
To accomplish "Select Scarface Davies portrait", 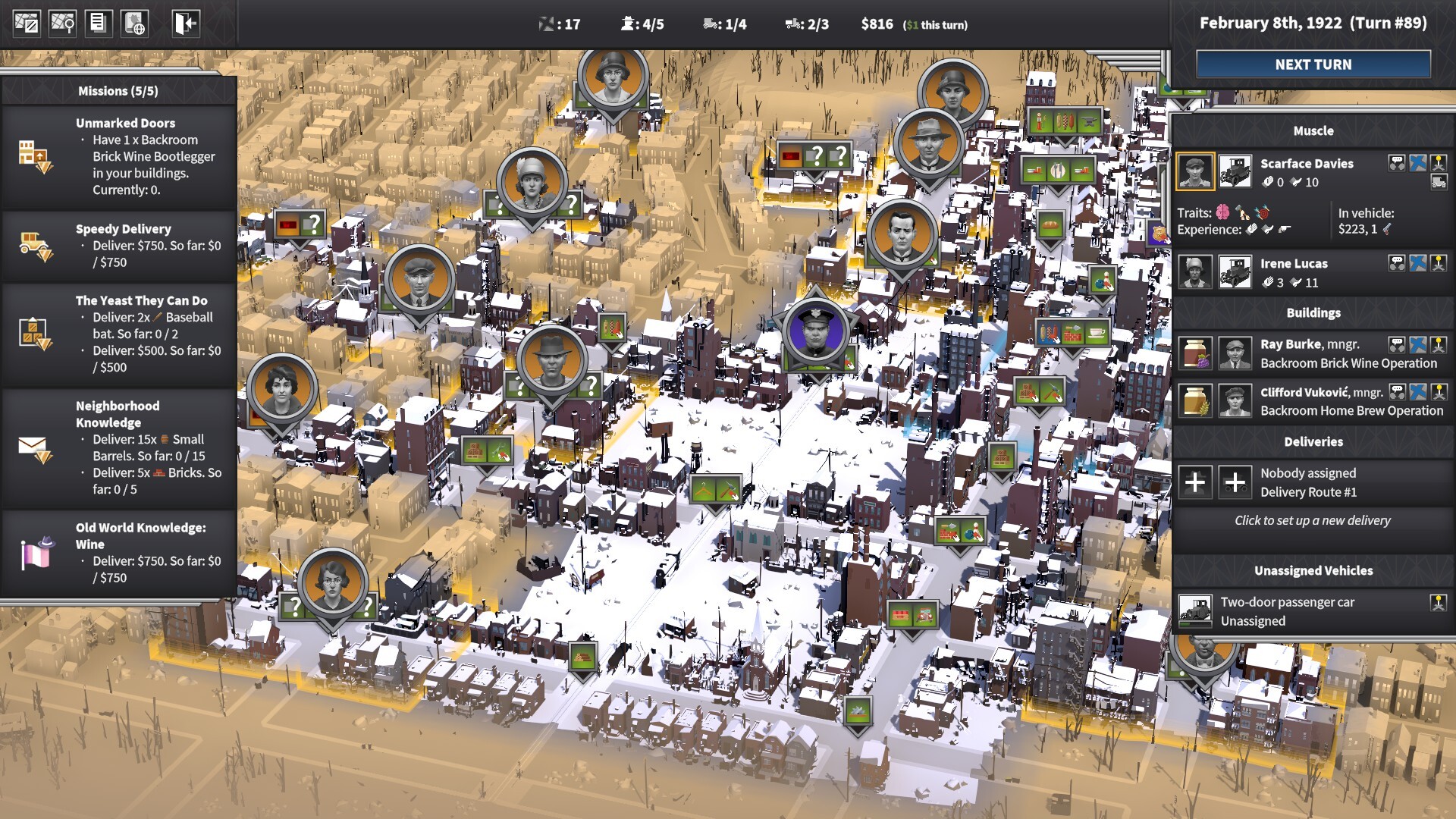I will 1194,171.
